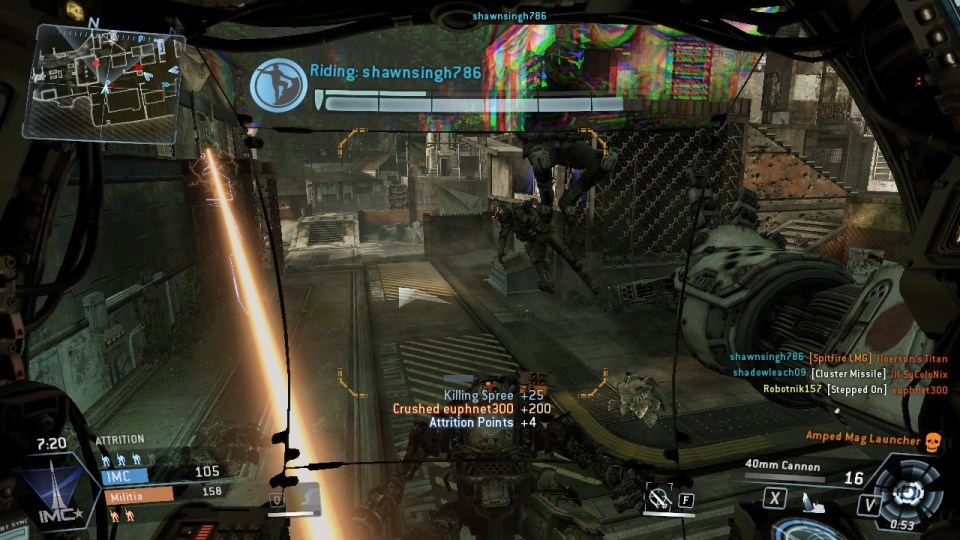Select the Robotnik157 Stepped On feed row
960x540 pixels.
tap(854, 389)
